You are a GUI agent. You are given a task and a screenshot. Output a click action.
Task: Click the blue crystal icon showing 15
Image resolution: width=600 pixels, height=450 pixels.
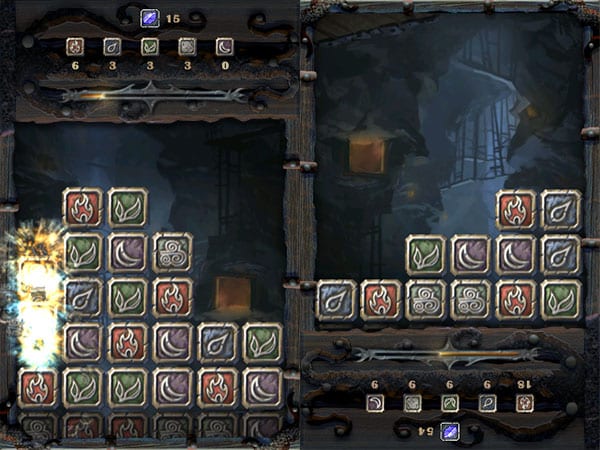coord(149,16)
